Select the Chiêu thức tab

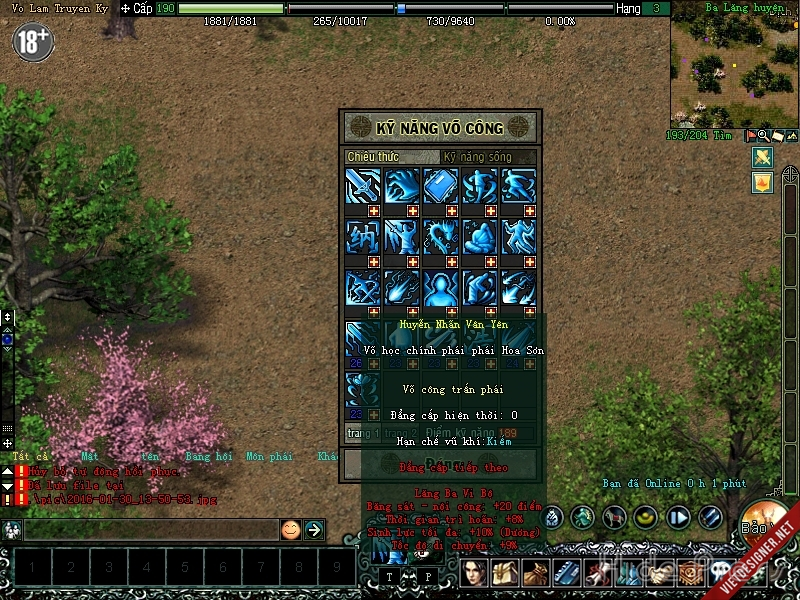pyautogui.click(x=372, y=157)
